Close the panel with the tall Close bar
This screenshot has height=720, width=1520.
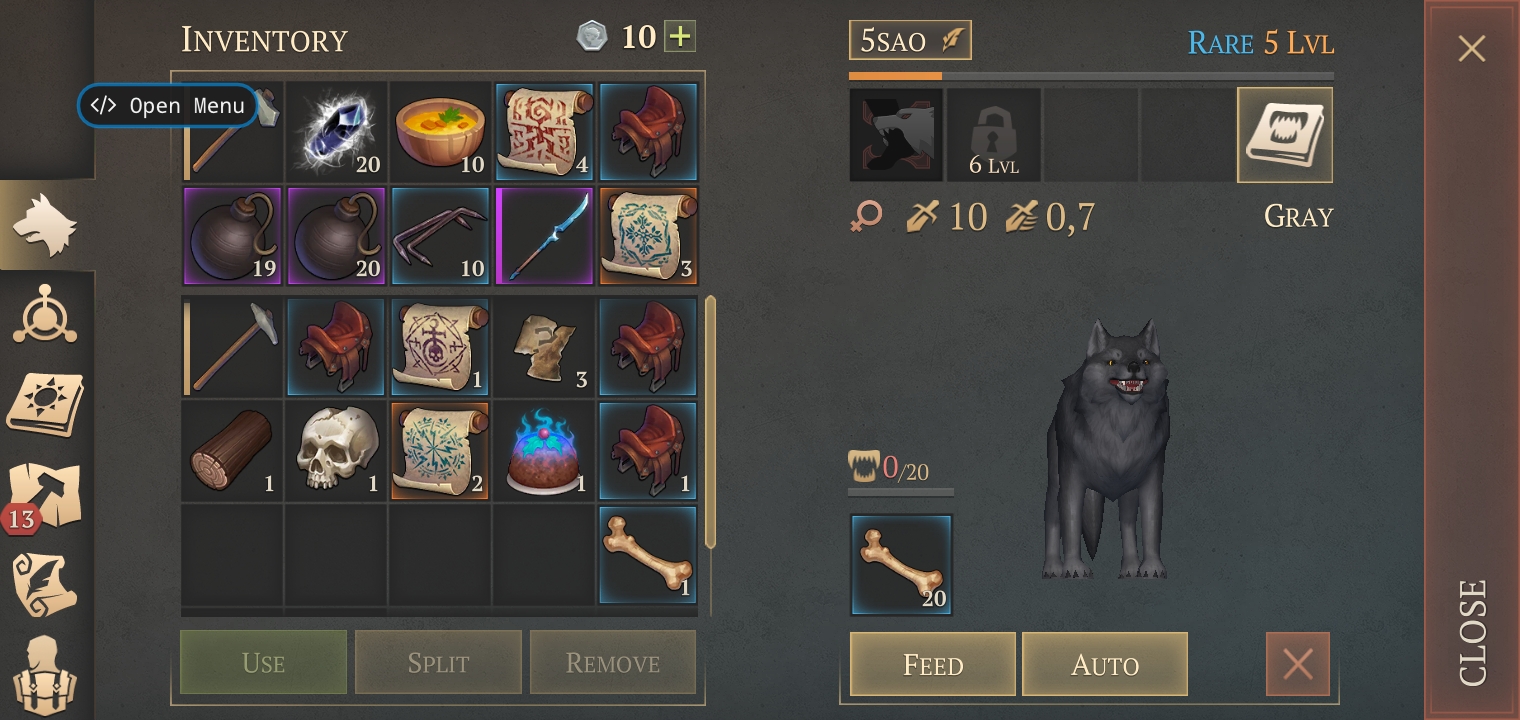(x=1471, y=360)
